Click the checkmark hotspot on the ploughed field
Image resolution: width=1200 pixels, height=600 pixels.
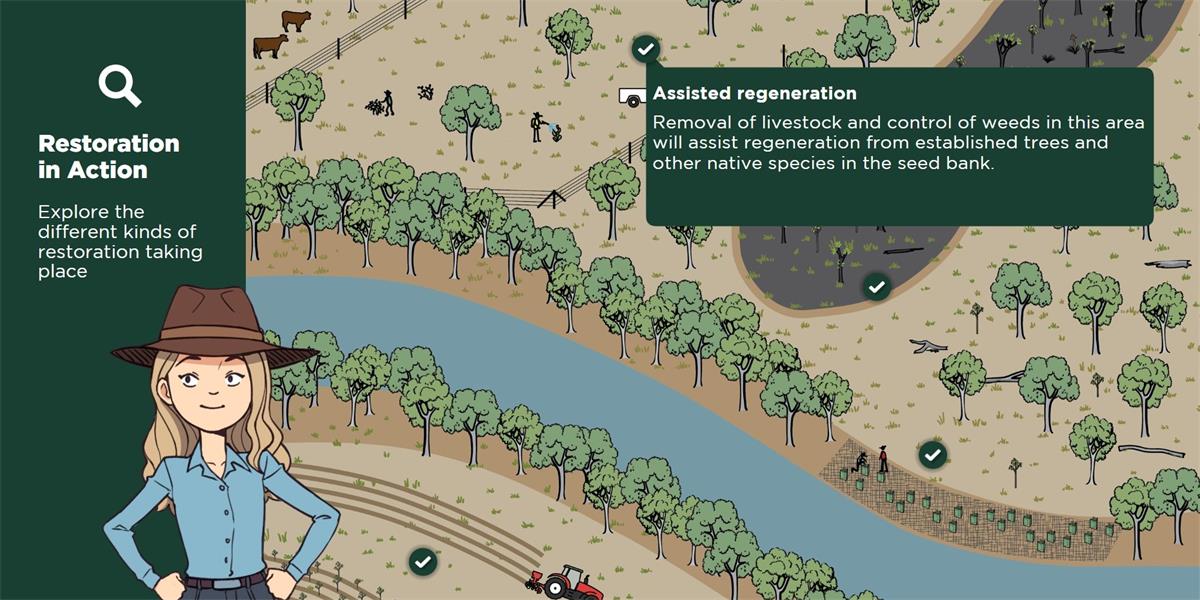pyautogui.click(x=423, y=561)
